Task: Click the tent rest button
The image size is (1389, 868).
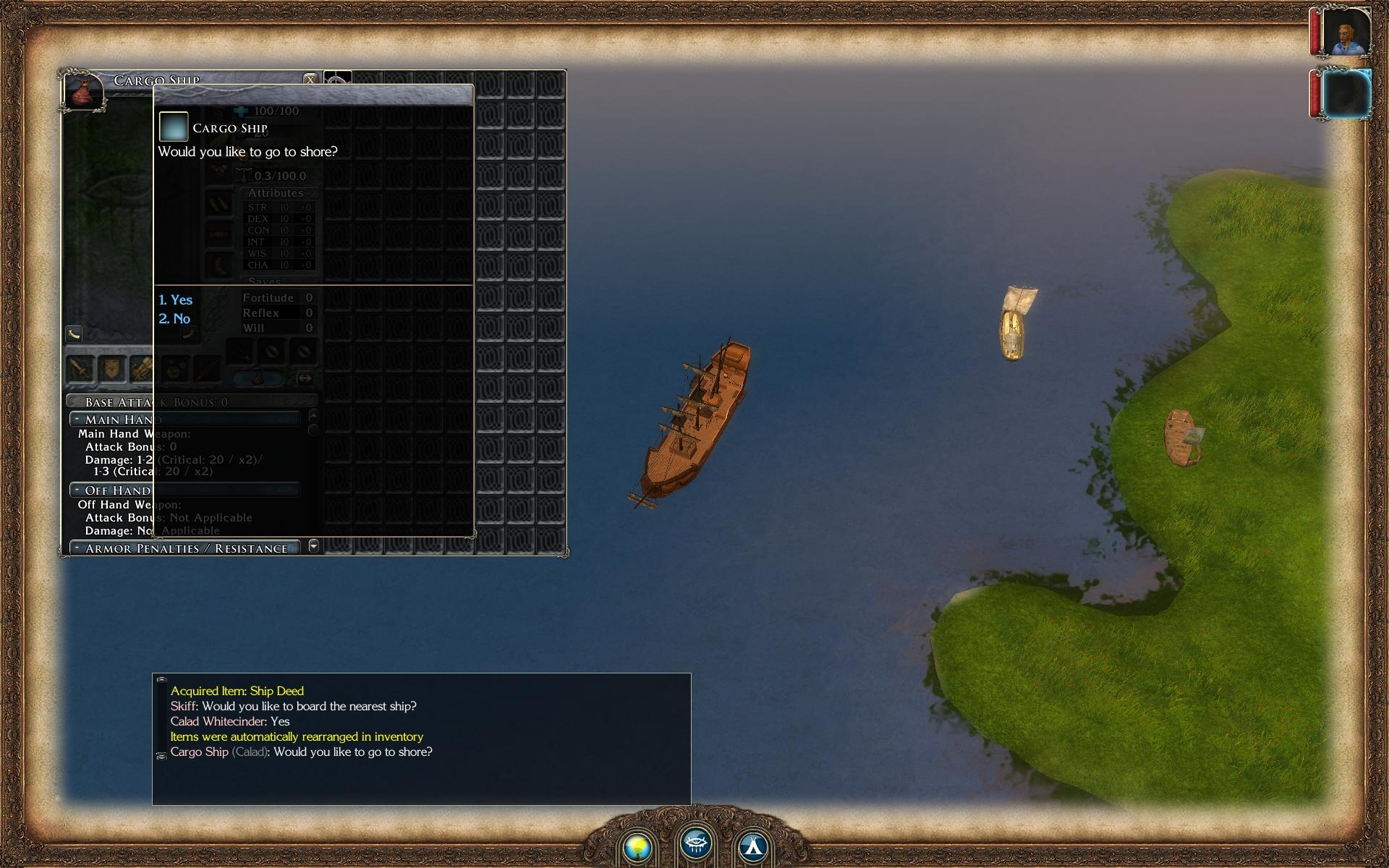Action: 753,846
